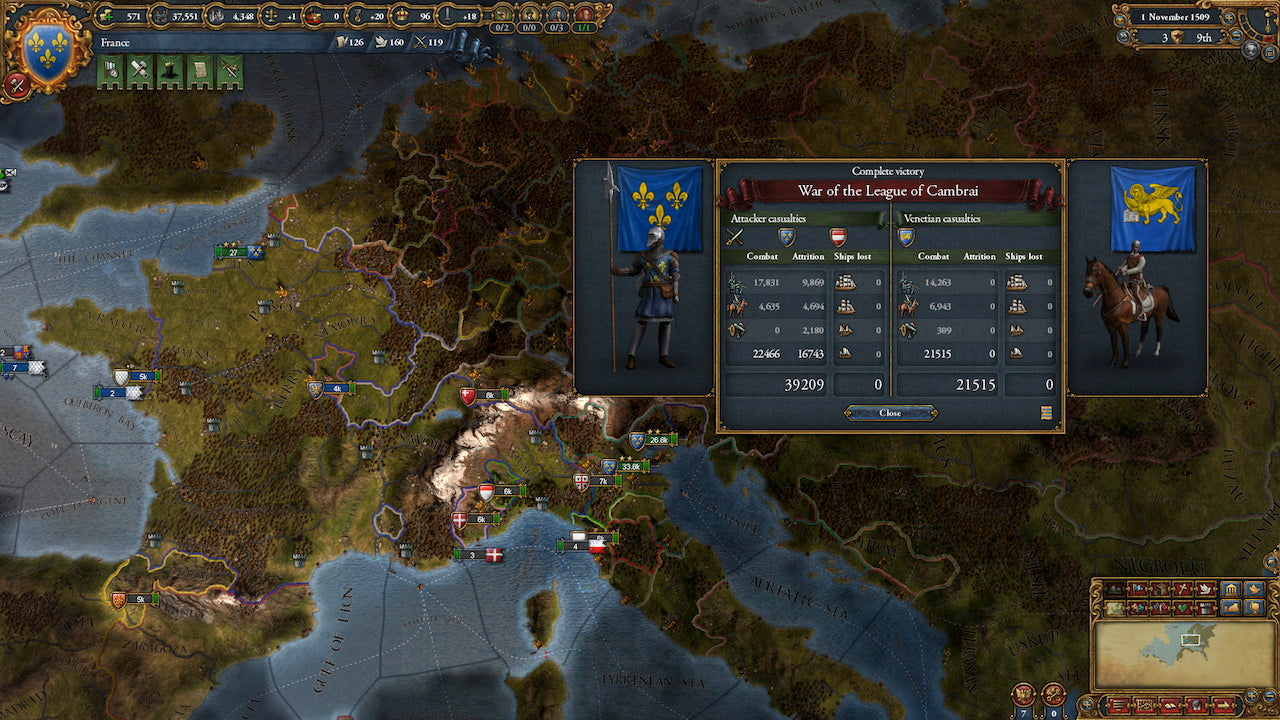Select the diplomatic dove map mode
The height and width of the screenshot is (720, 1280).
pos(1208,589)
